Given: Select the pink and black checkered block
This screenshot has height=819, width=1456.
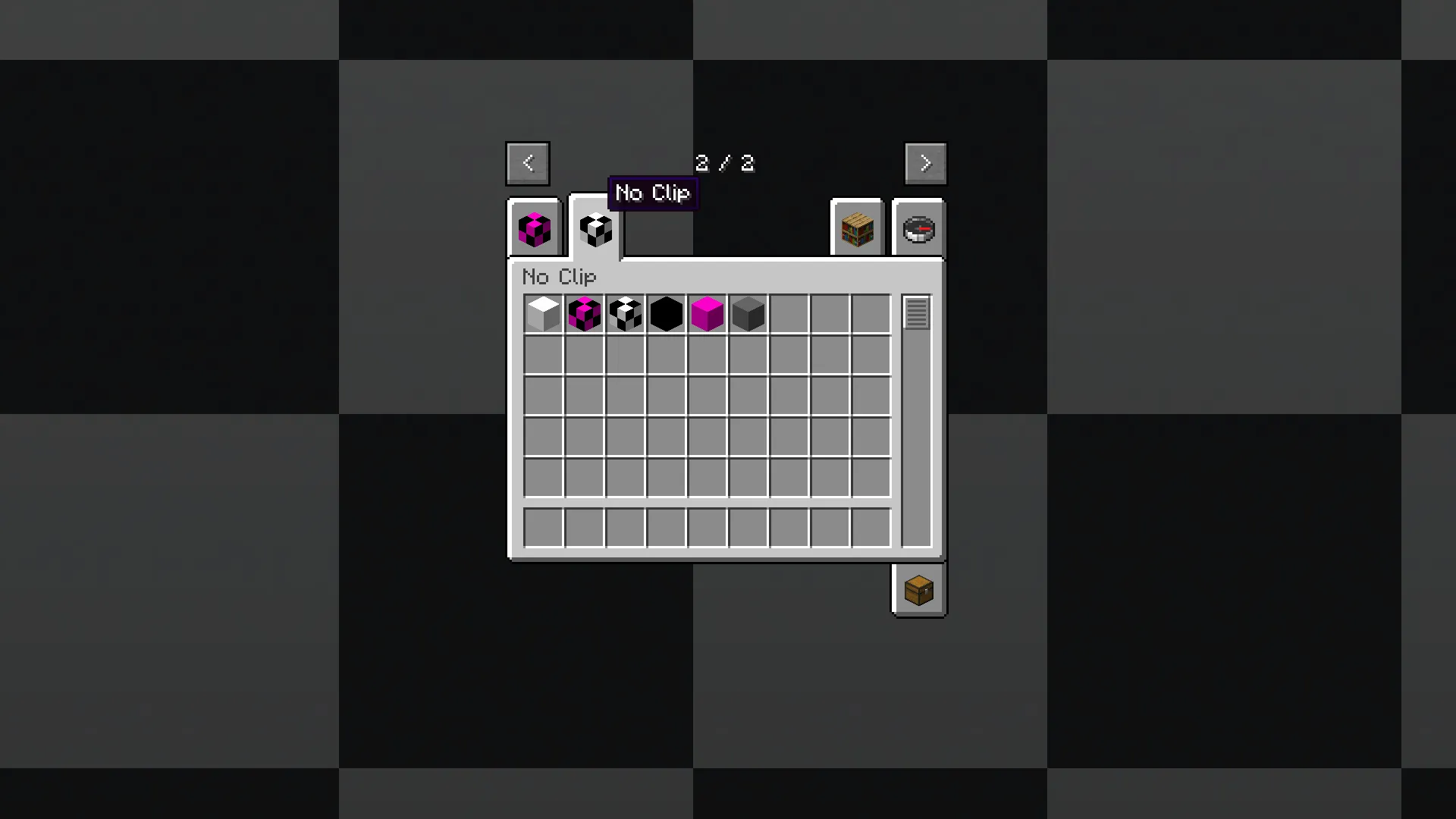Looking at the screenshot, I should click(584, 313).
